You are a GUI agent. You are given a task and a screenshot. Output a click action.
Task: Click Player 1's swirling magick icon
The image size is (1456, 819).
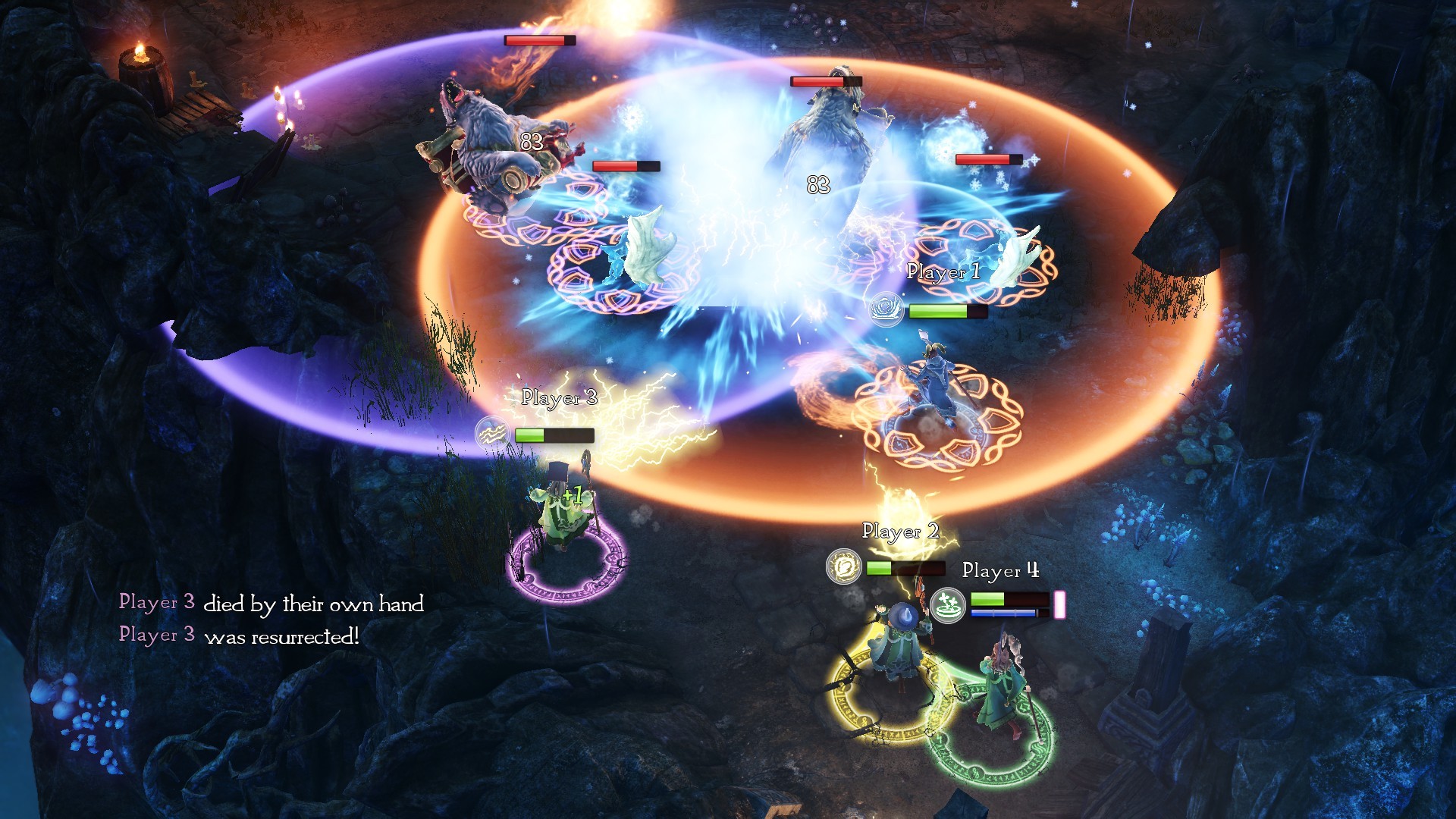(885, 309)
